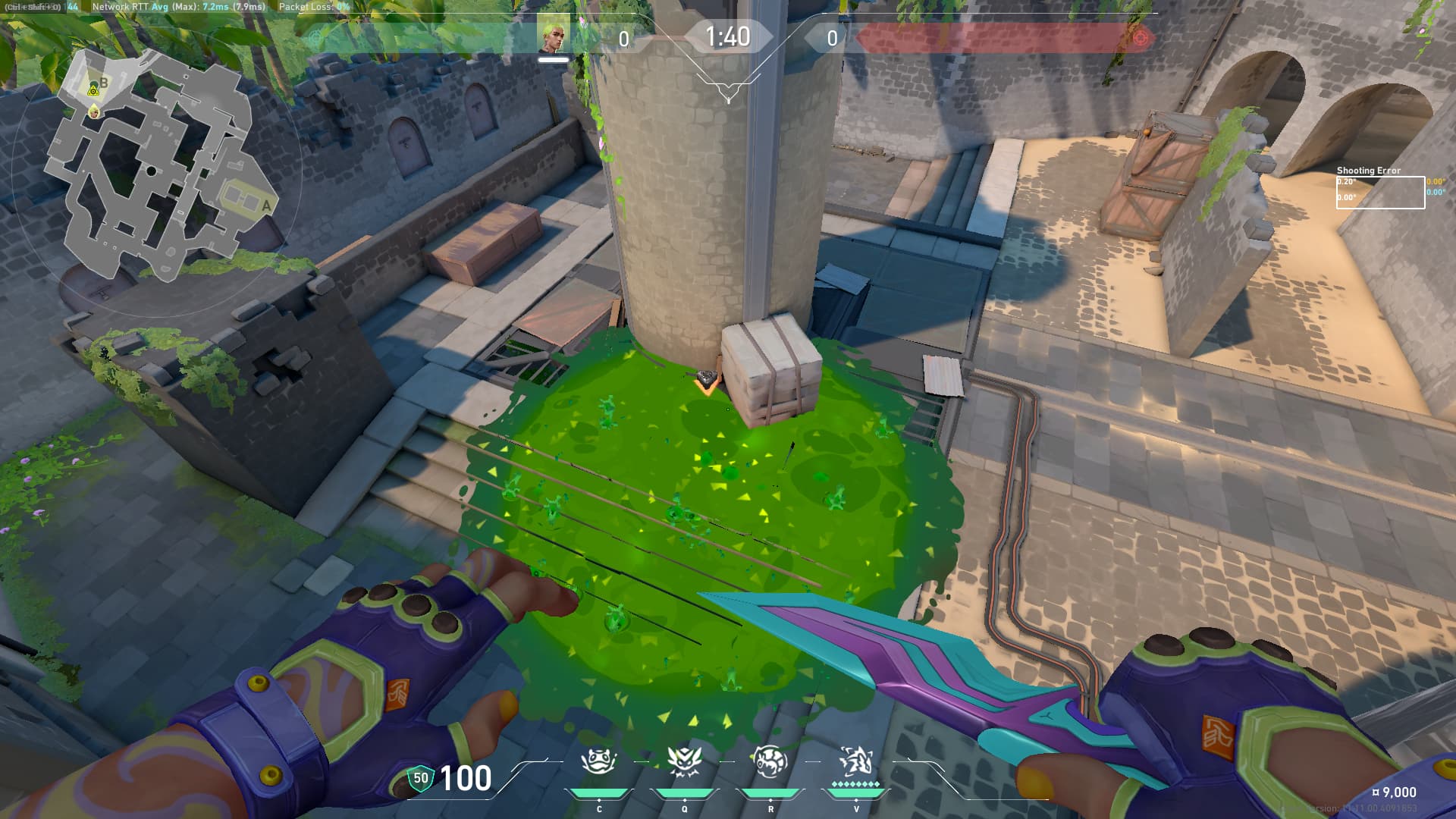The image size is (1456, 819).
Task: Activate Gekko's Mosh Pit ability icon
Action: coord(598,761)
